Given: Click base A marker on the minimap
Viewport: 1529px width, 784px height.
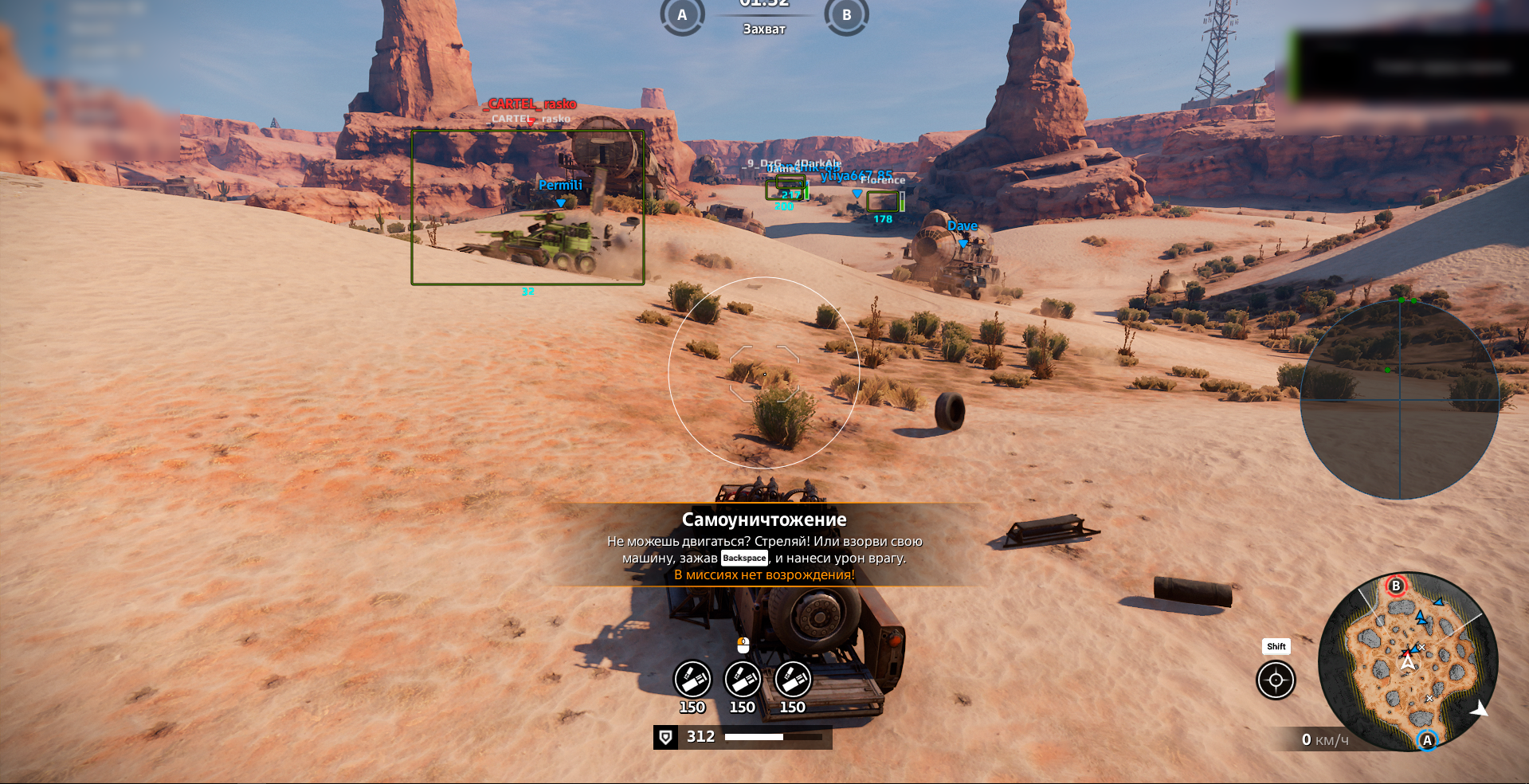Looking at the screenshot, I should (1427, 740).
